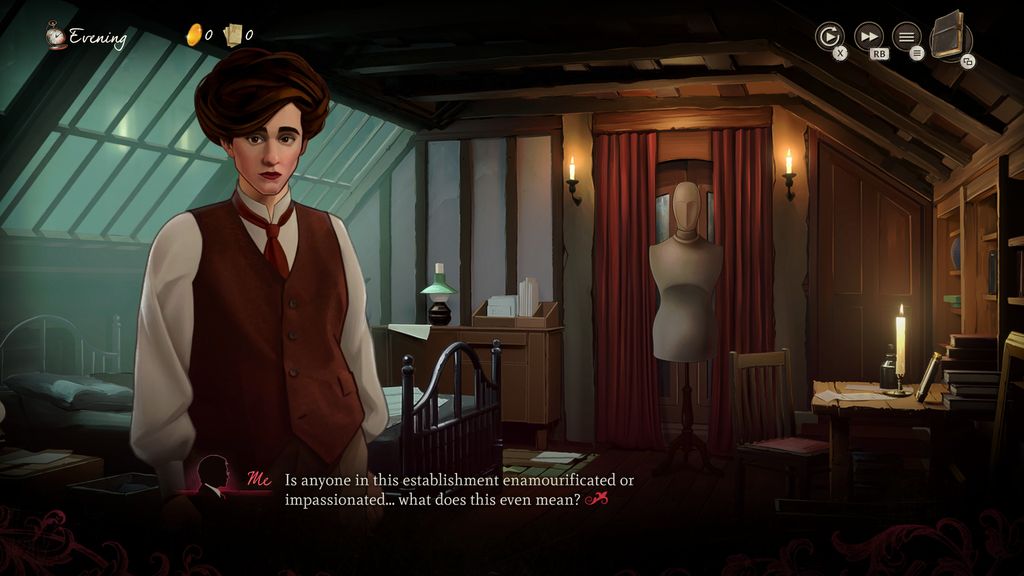Click the red flourish to continue dialogue
This screenshot has width=1024, height=576.
(597, 499)
